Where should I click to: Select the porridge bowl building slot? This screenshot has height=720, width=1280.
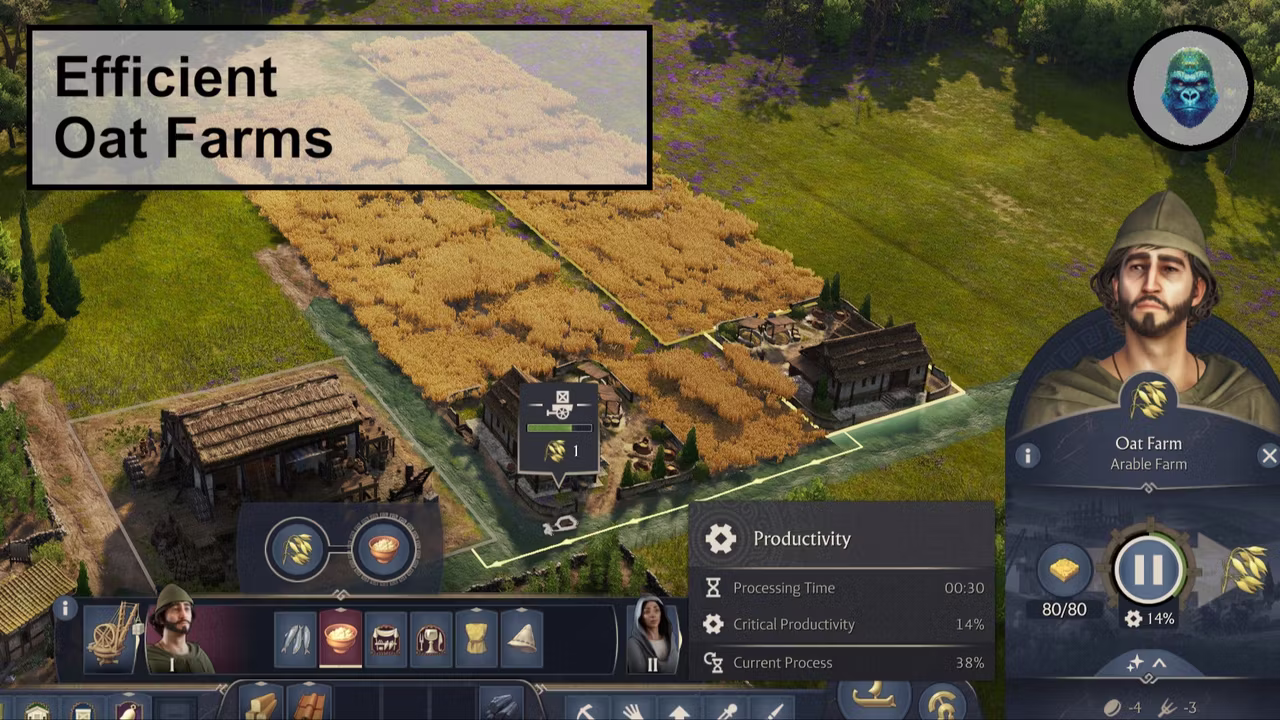tap(341, 639)
